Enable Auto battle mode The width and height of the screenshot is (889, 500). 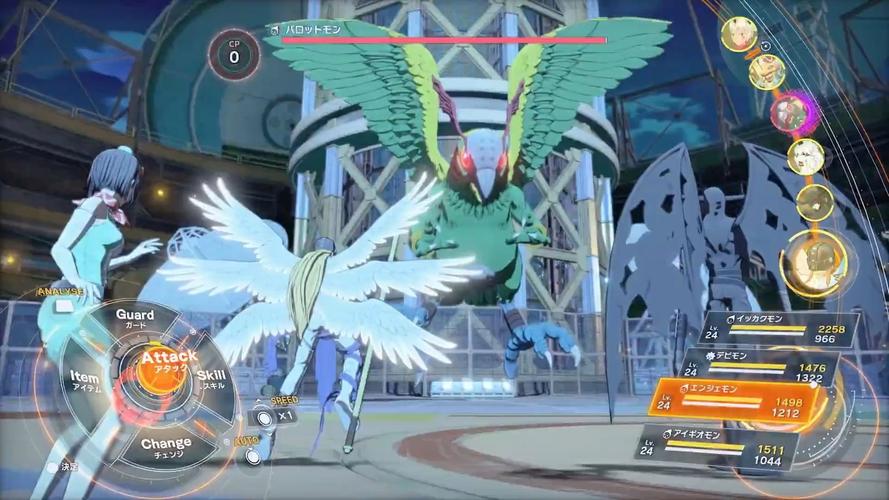pos(254,453)
